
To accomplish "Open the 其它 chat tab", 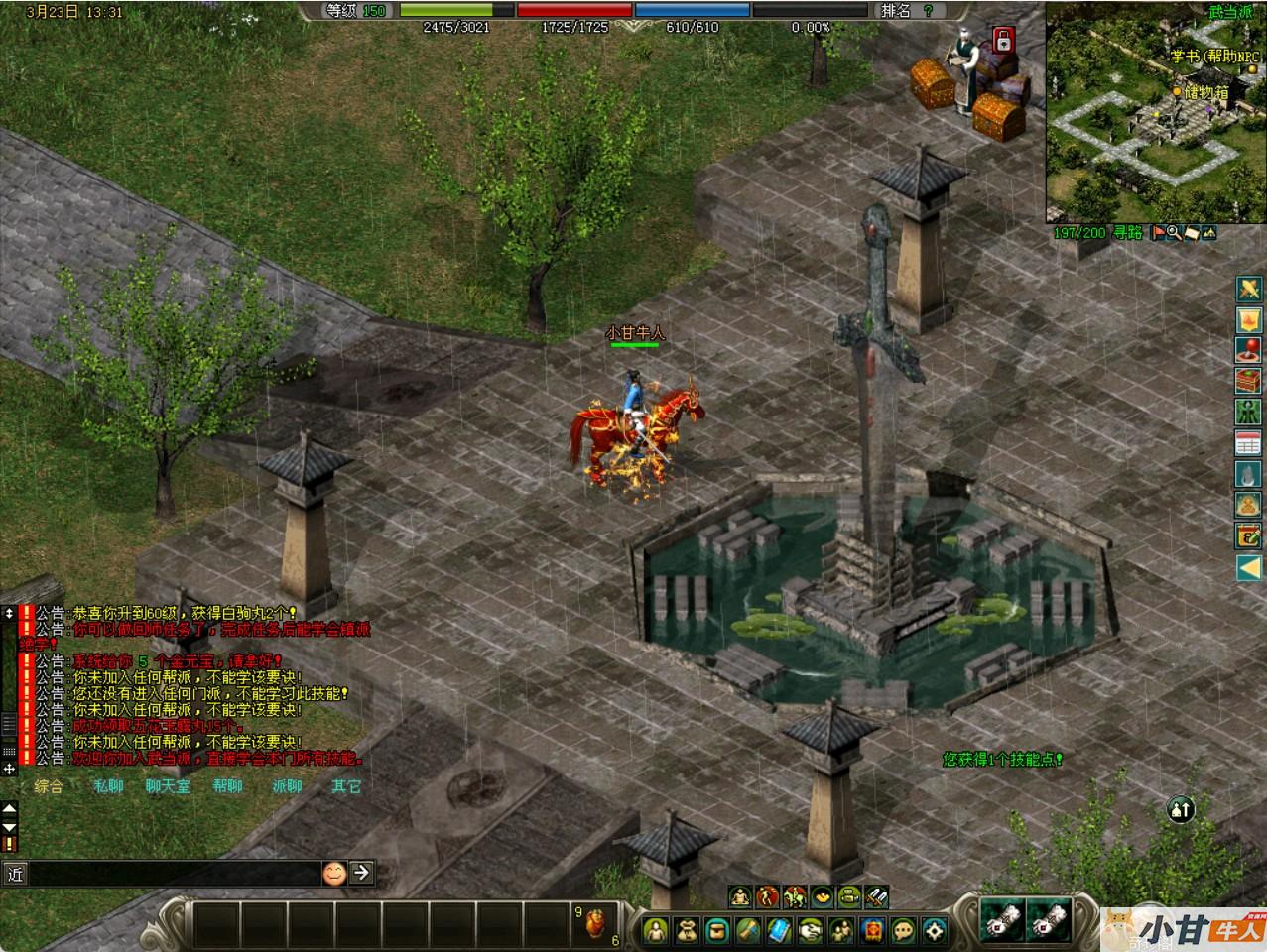I will click(x=346, y=786).
